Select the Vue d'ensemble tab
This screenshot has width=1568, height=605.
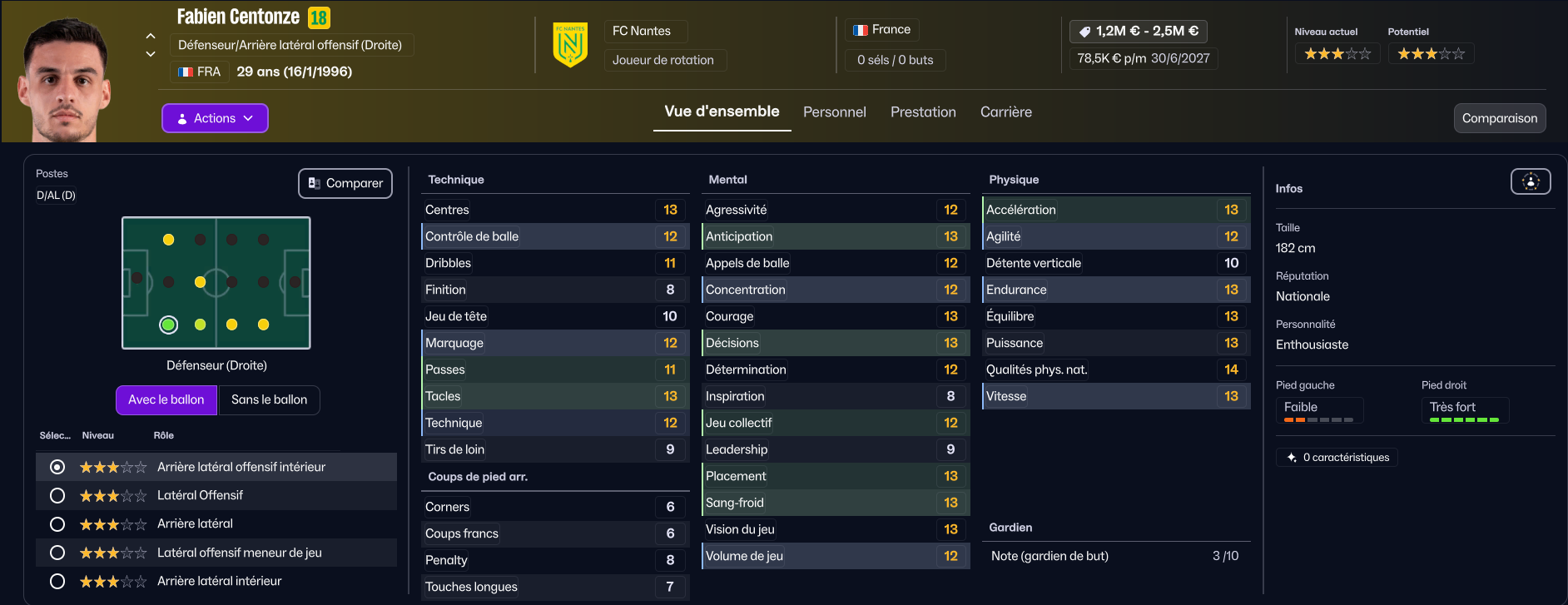722,112
